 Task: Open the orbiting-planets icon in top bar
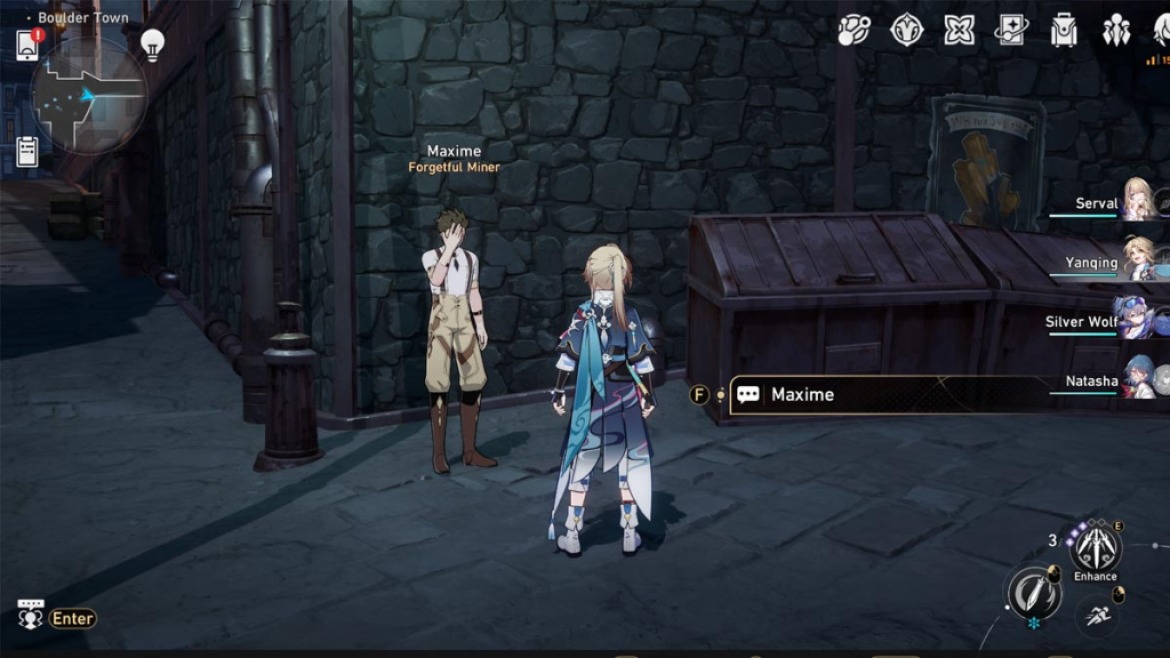coord(853,31)
